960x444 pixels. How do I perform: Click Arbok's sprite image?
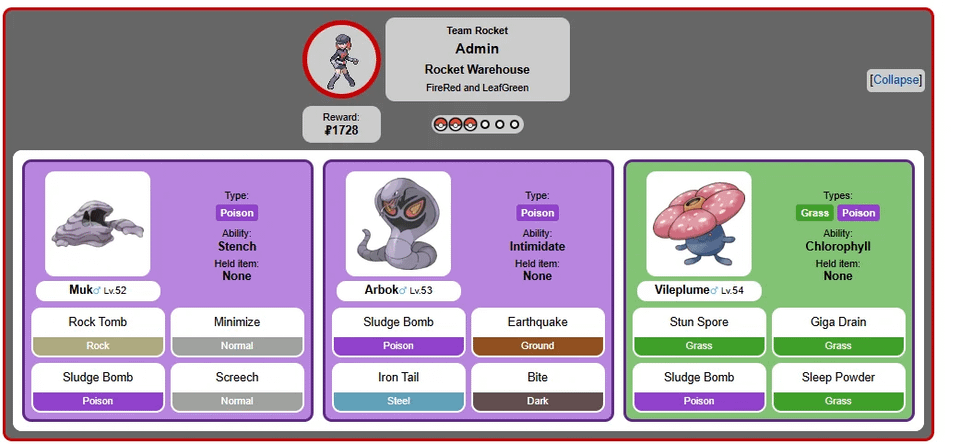tap(398, 224)
